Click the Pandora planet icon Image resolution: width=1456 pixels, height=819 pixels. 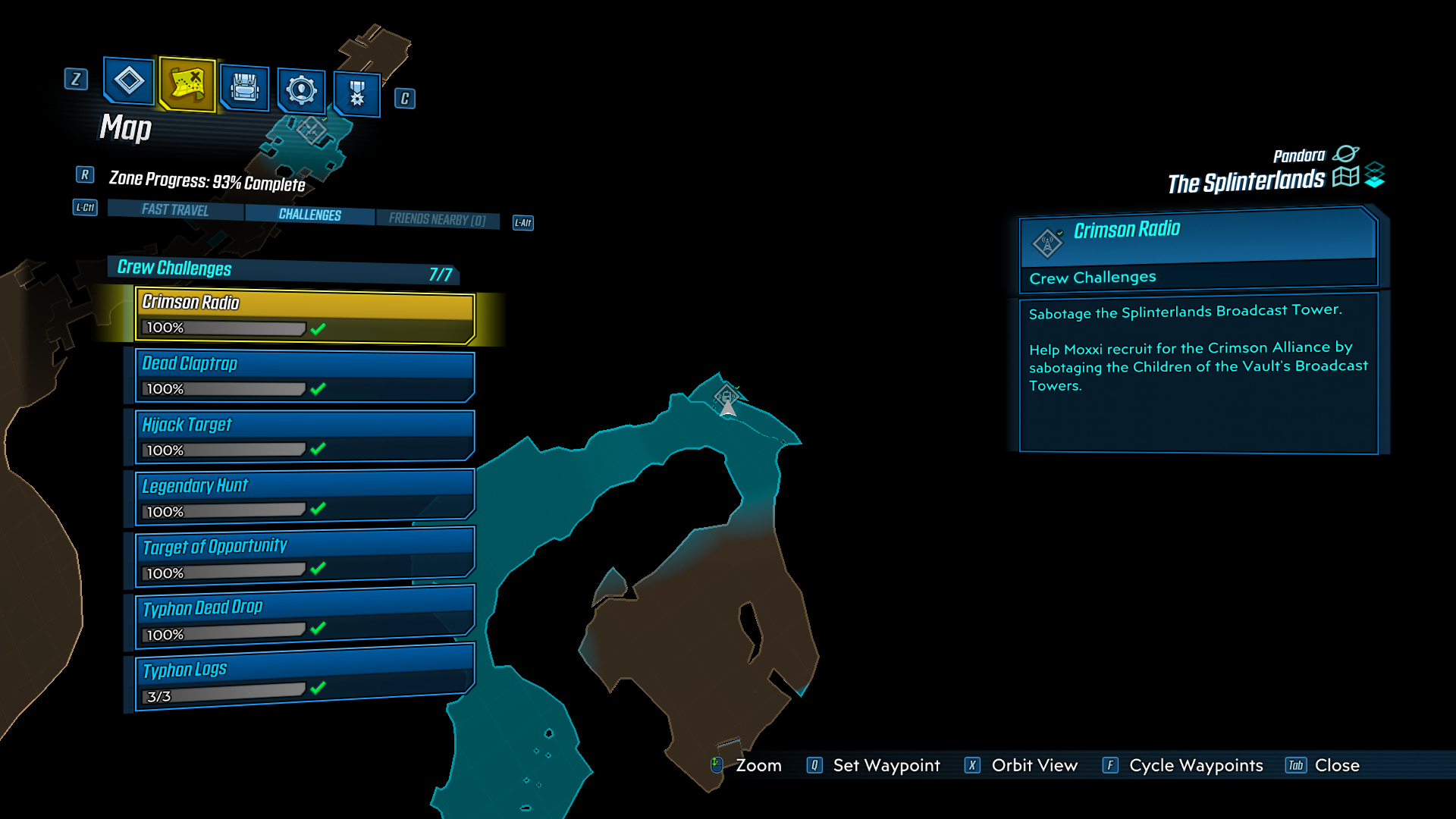[1346, 154]
